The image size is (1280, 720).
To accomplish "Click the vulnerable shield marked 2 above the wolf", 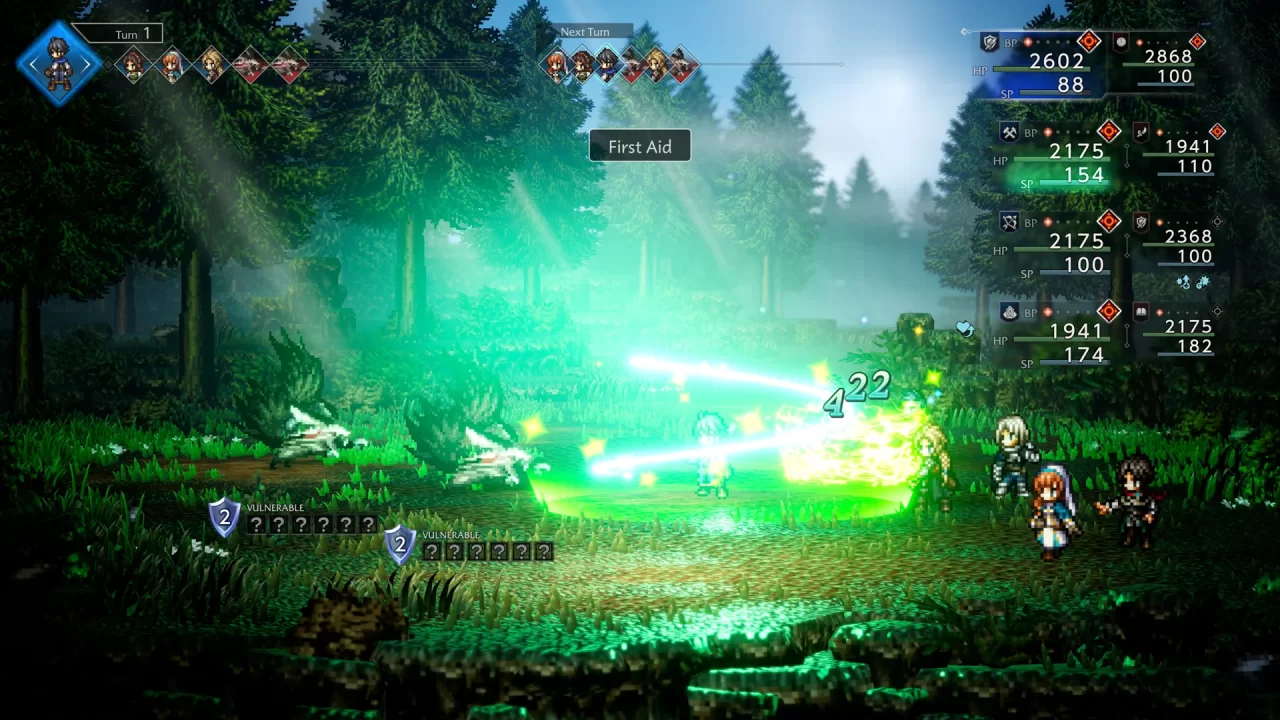I will [x=224, y=518].
